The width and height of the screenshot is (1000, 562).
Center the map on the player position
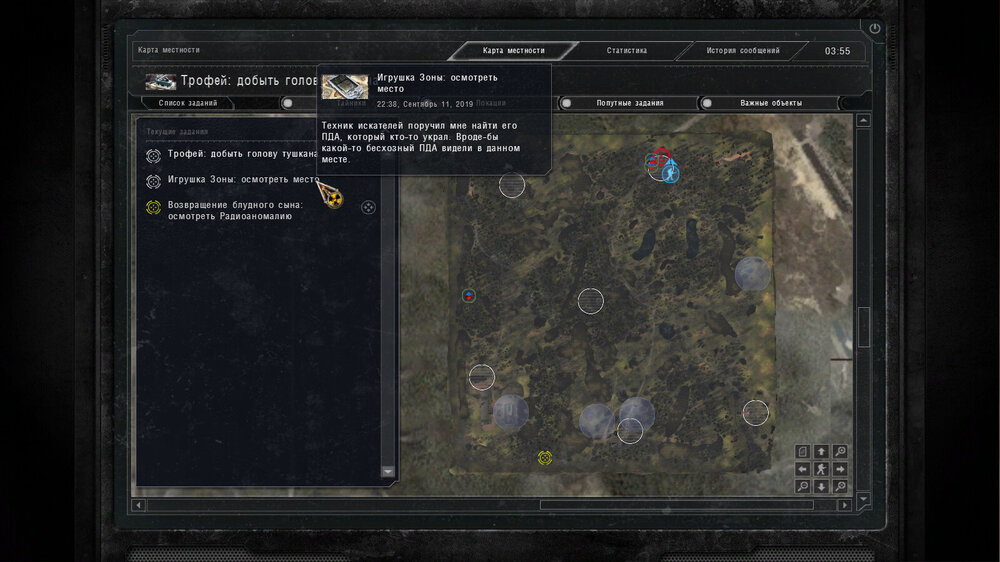point(821,468)
